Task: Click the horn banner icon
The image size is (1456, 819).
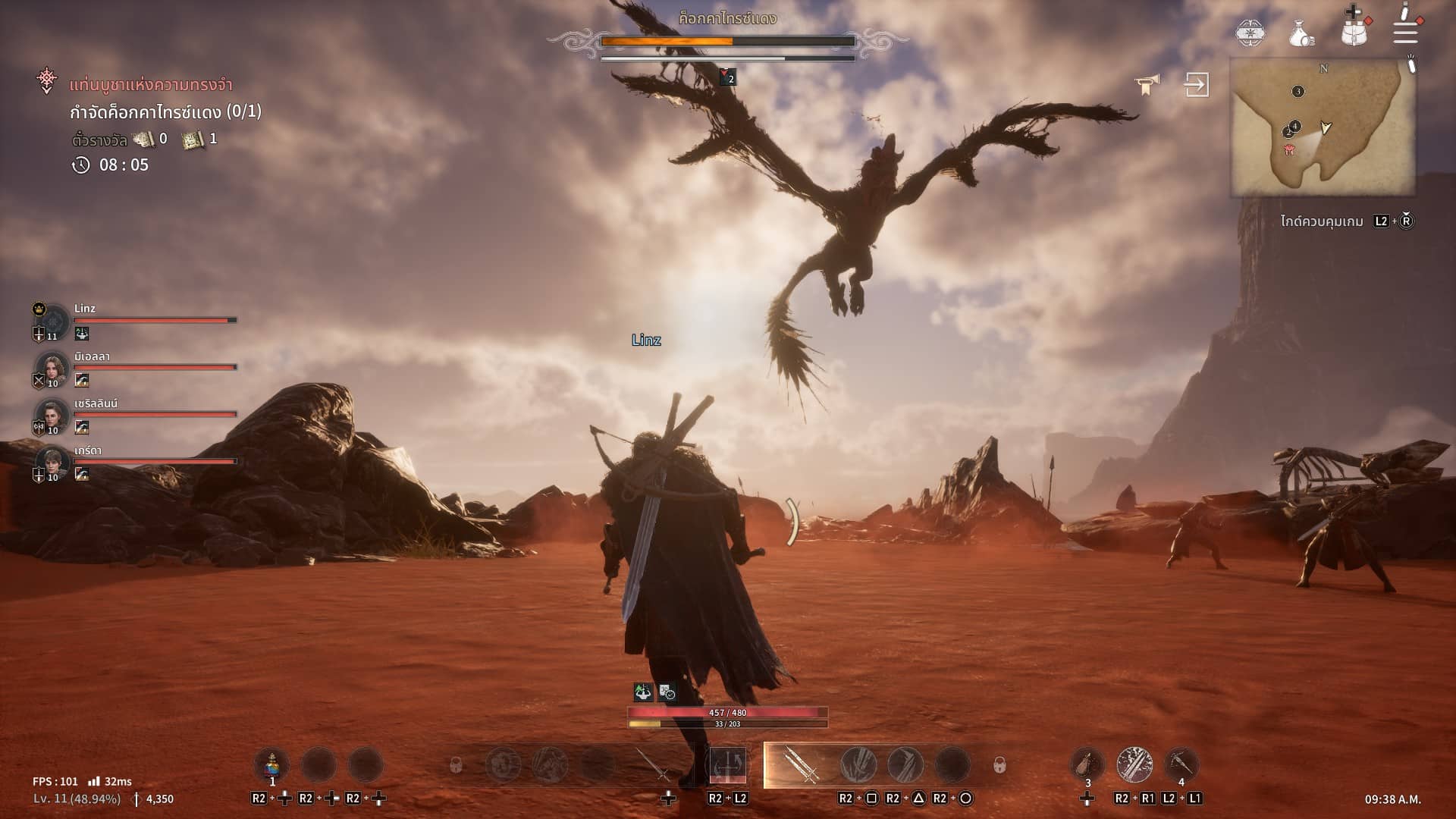Action: [1147, 85]
